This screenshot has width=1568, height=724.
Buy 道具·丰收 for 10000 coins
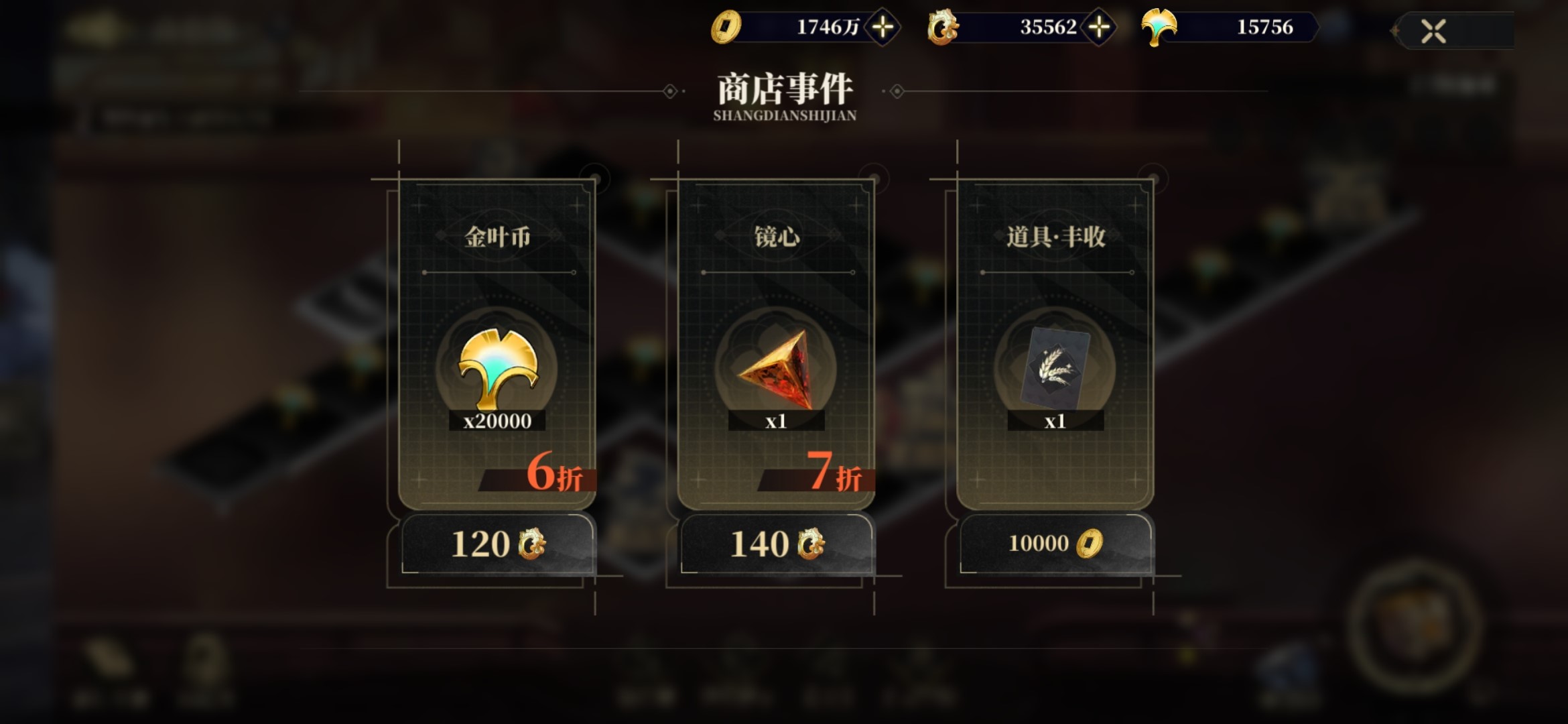coord(1055,544)
